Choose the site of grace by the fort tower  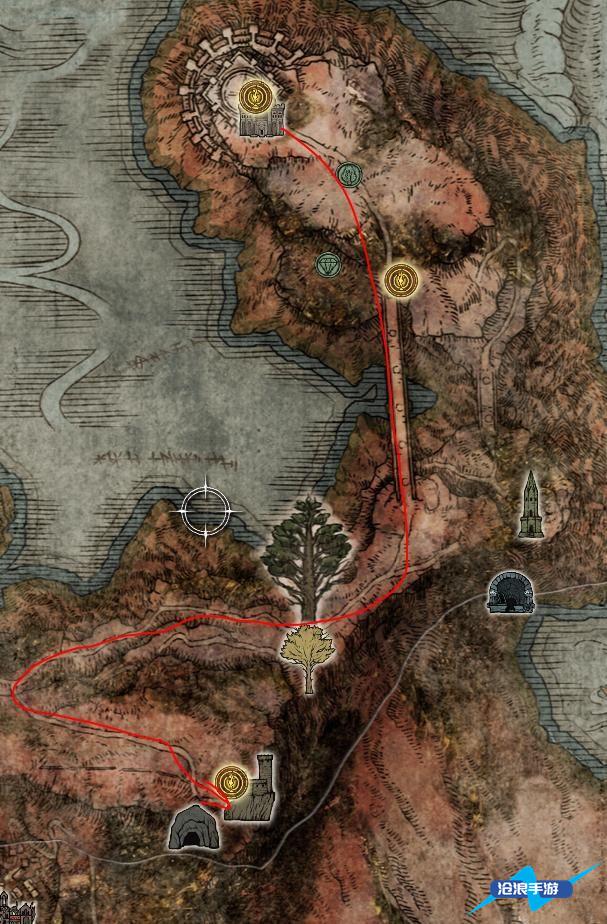(232, 779)
